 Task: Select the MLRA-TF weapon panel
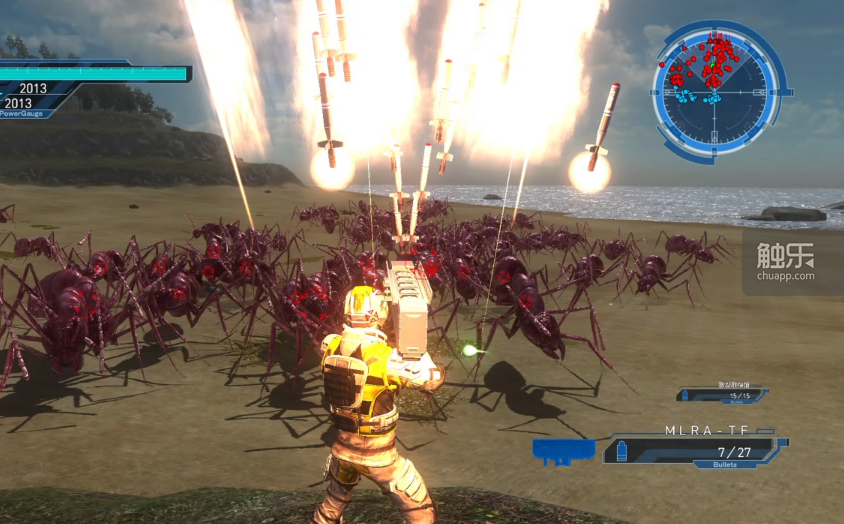pyautogui.click(x=692, y=447)
